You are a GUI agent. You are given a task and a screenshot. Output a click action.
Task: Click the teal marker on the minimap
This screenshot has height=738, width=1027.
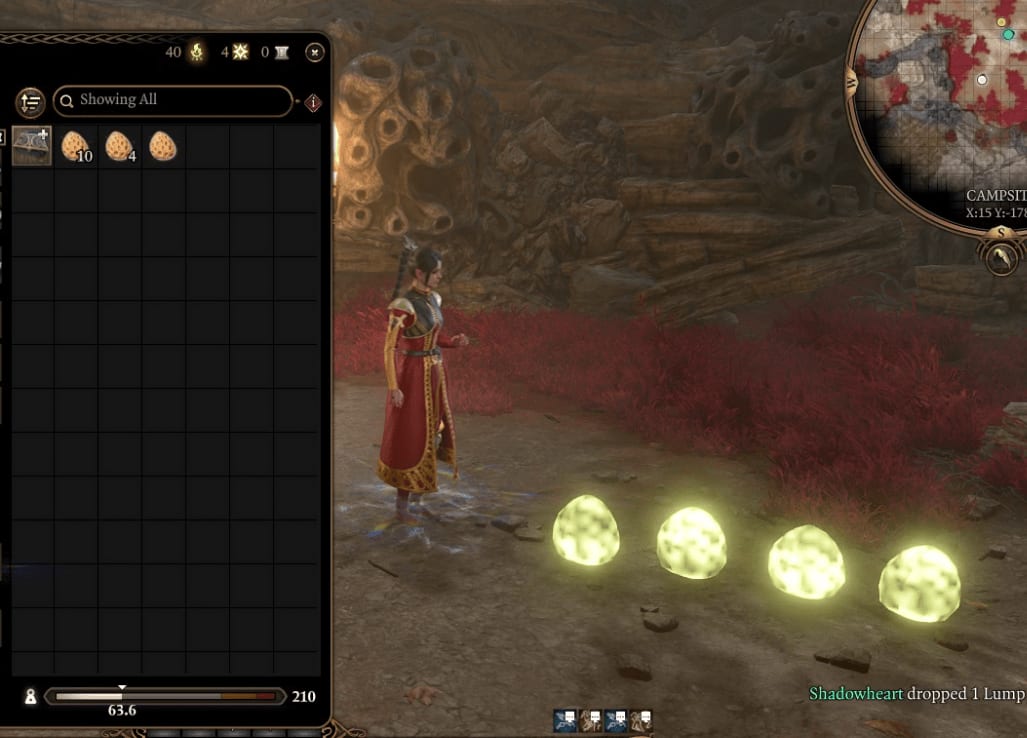tap(1009, 35)
